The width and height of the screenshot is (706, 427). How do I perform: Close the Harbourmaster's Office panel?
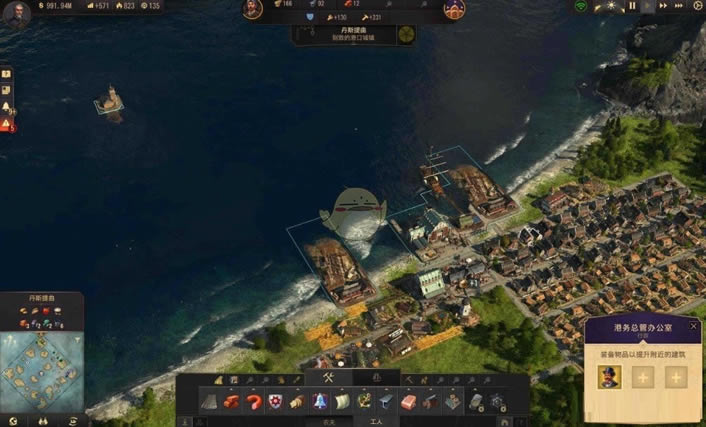(x=693, y=326)
